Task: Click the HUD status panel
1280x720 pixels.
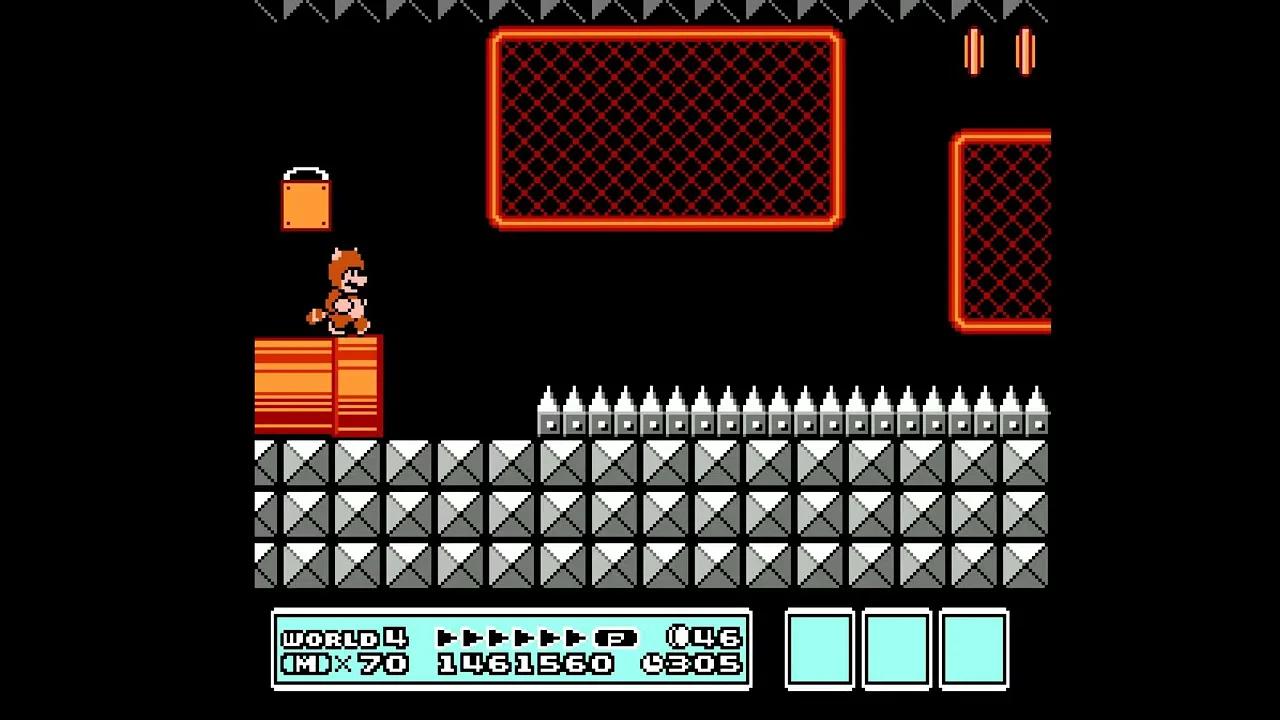Action: point(512,651)
